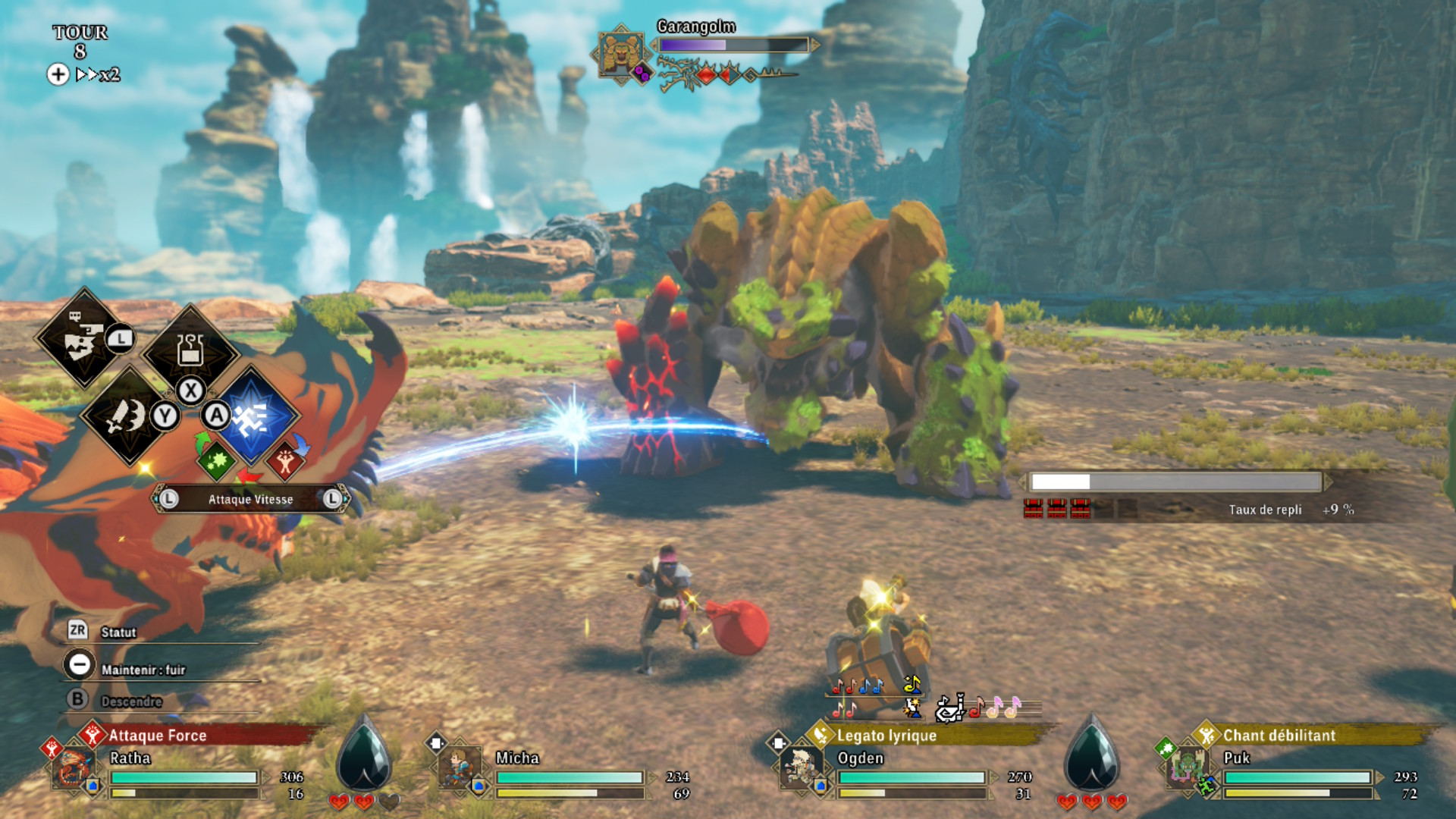Image resolution: width=1456 pixels, height=819 pixels.
Task: Select the Garangolm enemy portrait
Action: click(620, 53)
